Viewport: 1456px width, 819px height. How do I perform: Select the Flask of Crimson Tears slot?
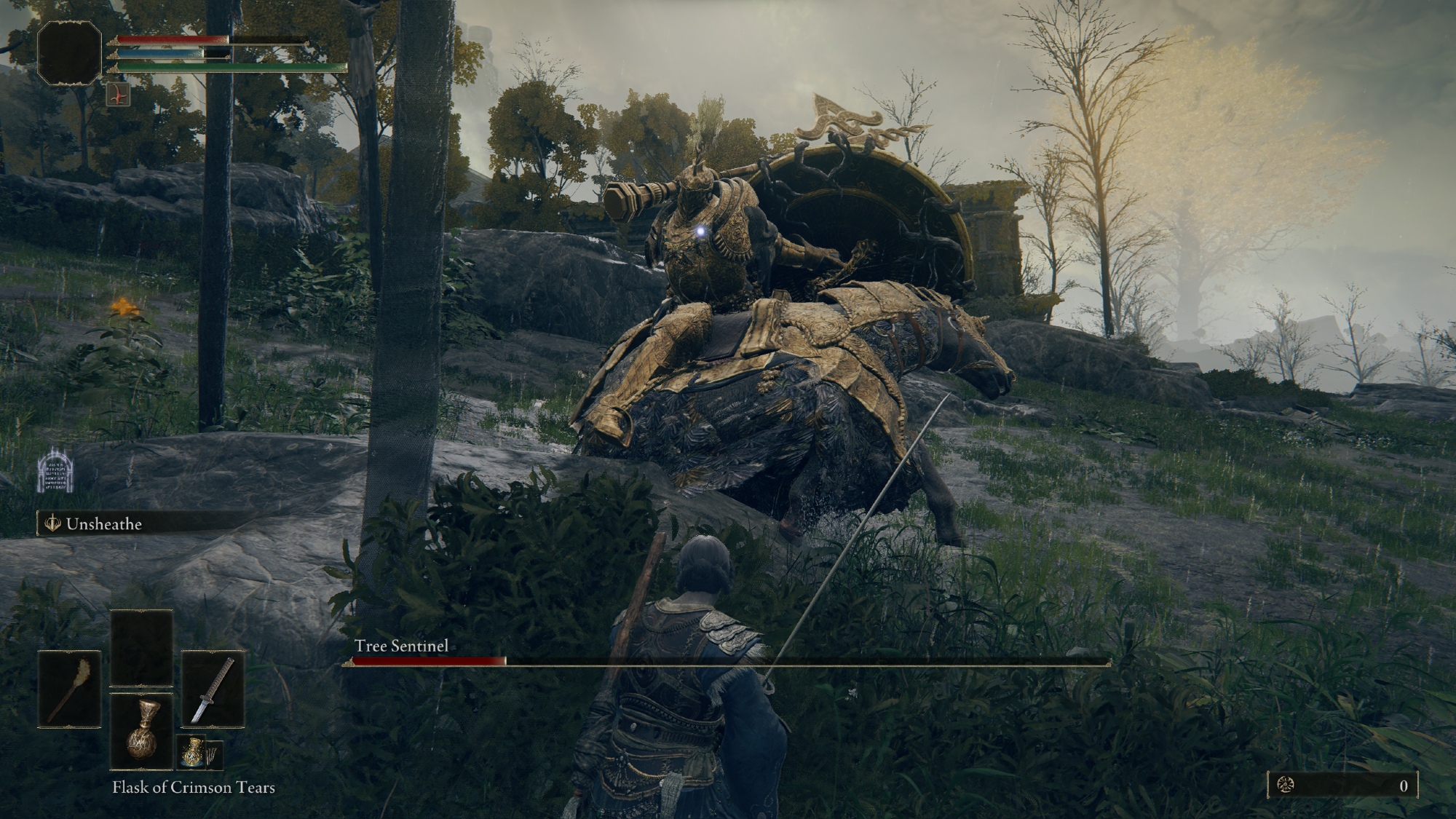pos(141,732)
